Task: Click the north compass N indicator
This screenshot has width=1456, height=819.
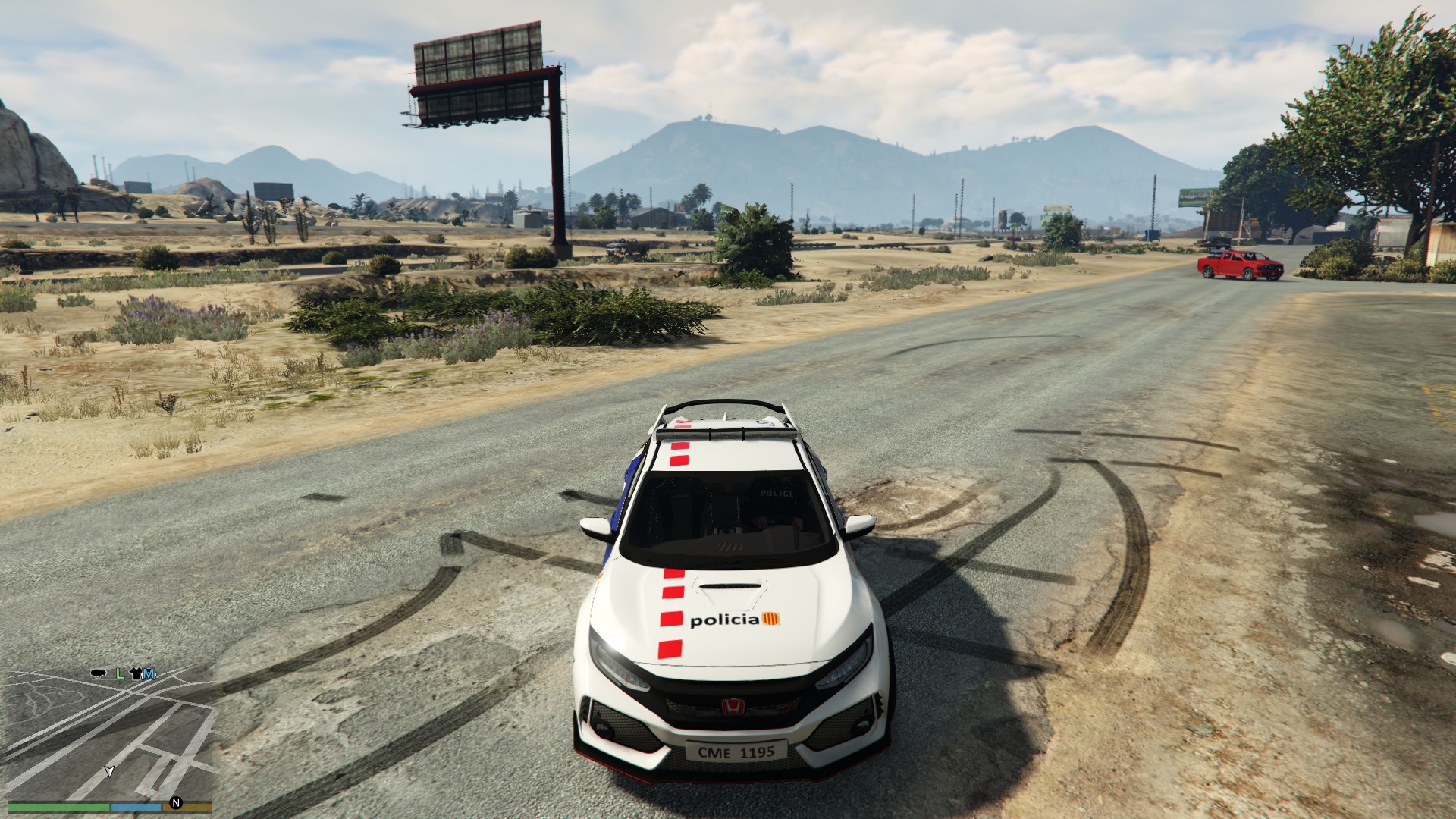Action: pyautogui.click(x=176, y=802)
